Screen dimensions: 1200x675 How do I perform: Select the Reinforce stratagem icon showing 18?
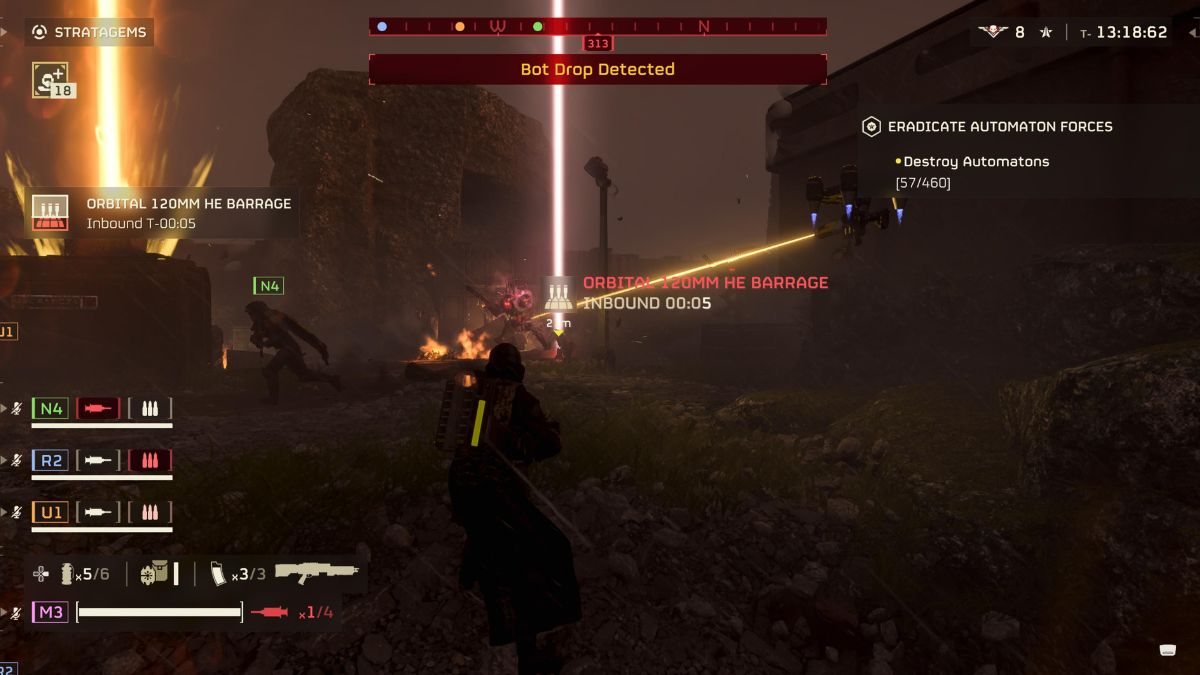pyautogui.click(x=50, y=79)
